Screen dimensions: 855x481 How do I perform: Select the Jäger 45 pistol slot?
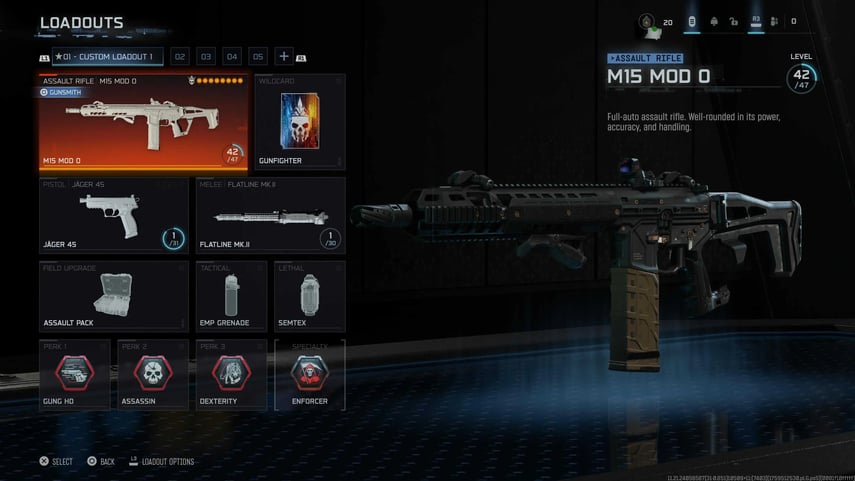pyautogui.click(x=114, y=214)
